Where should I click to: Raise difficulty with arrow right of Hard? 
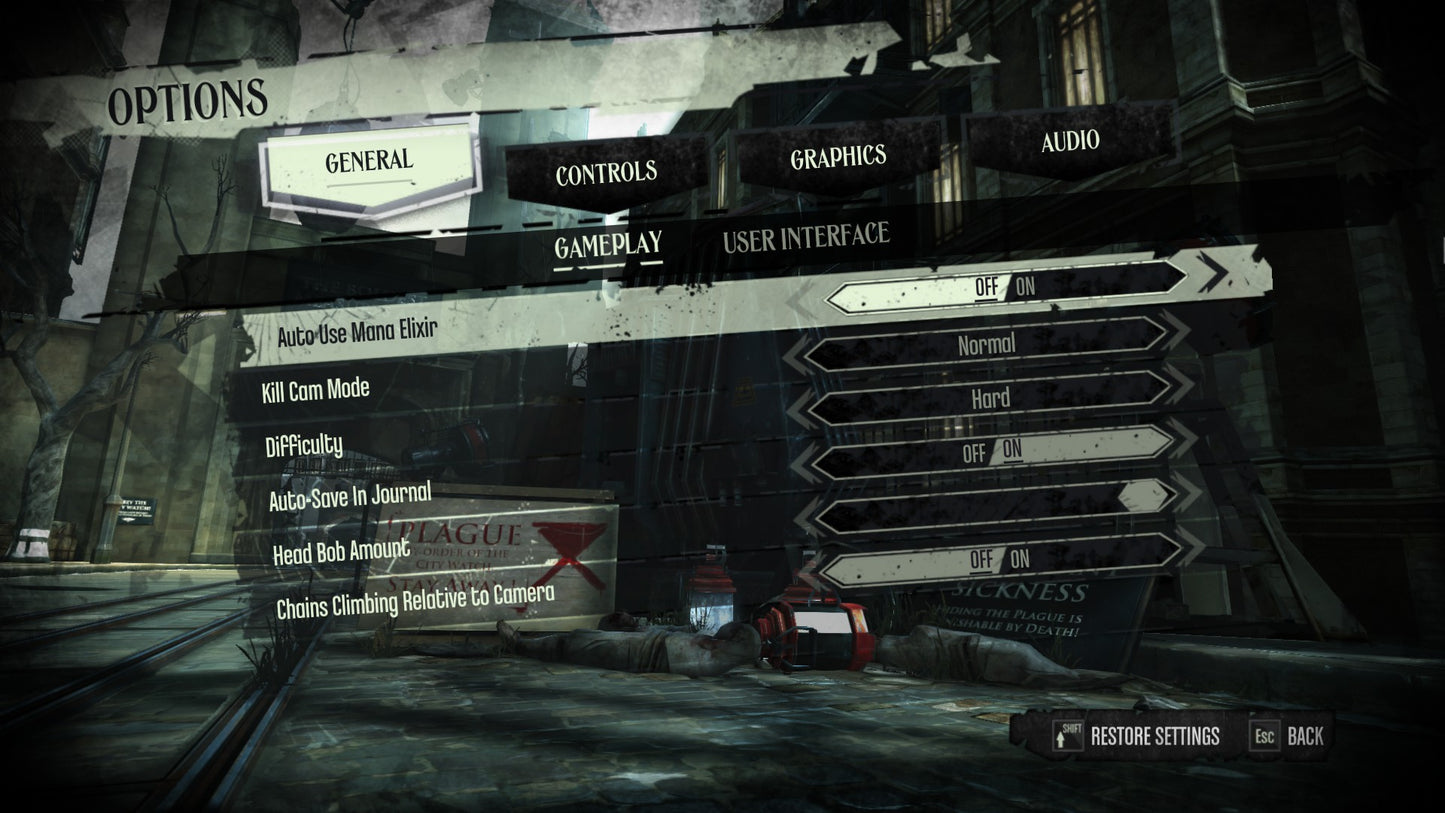click(1184, 386)
